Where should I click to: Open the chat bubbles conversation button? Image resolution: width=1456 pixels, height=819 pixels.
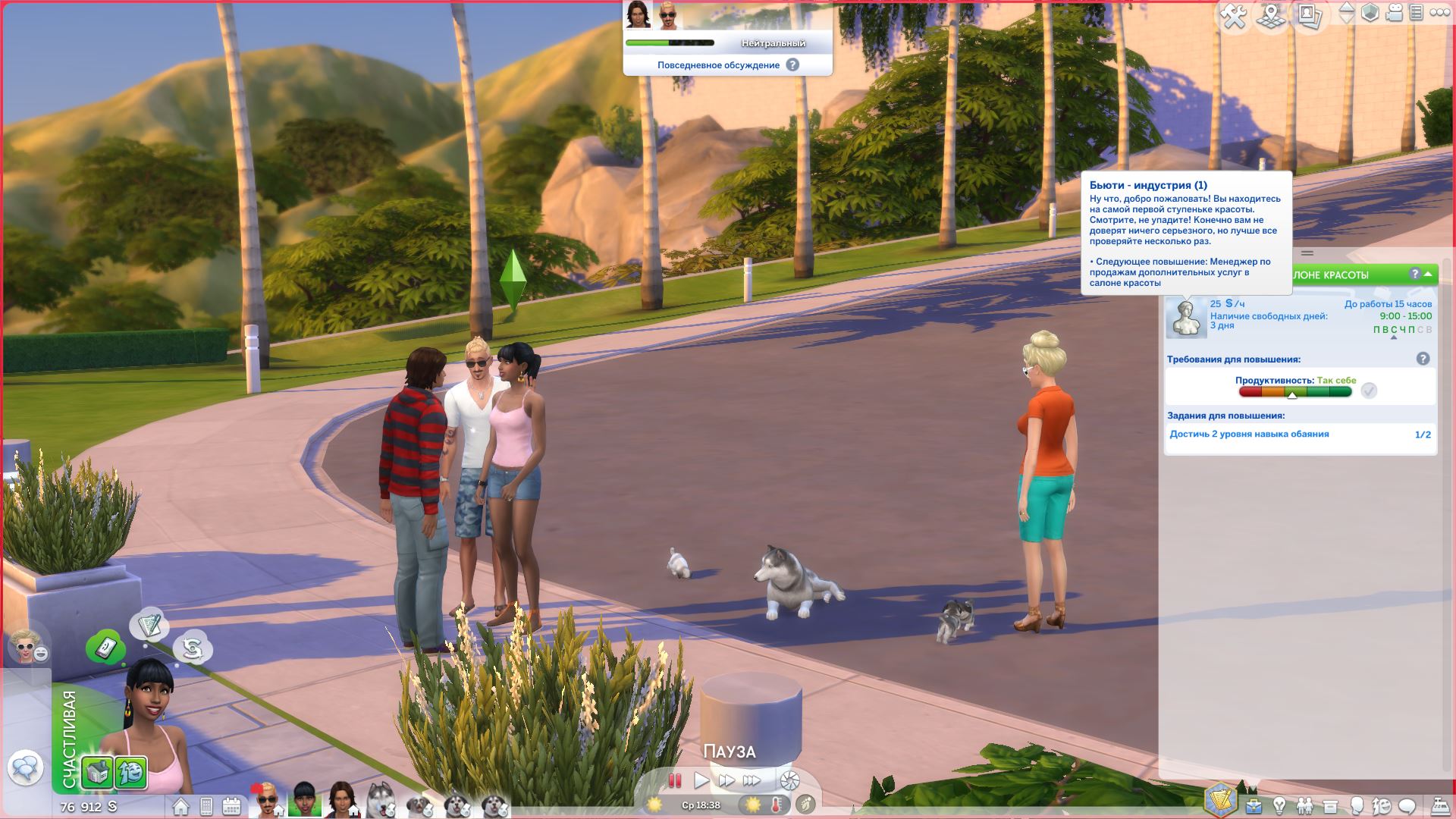(25, 769)
